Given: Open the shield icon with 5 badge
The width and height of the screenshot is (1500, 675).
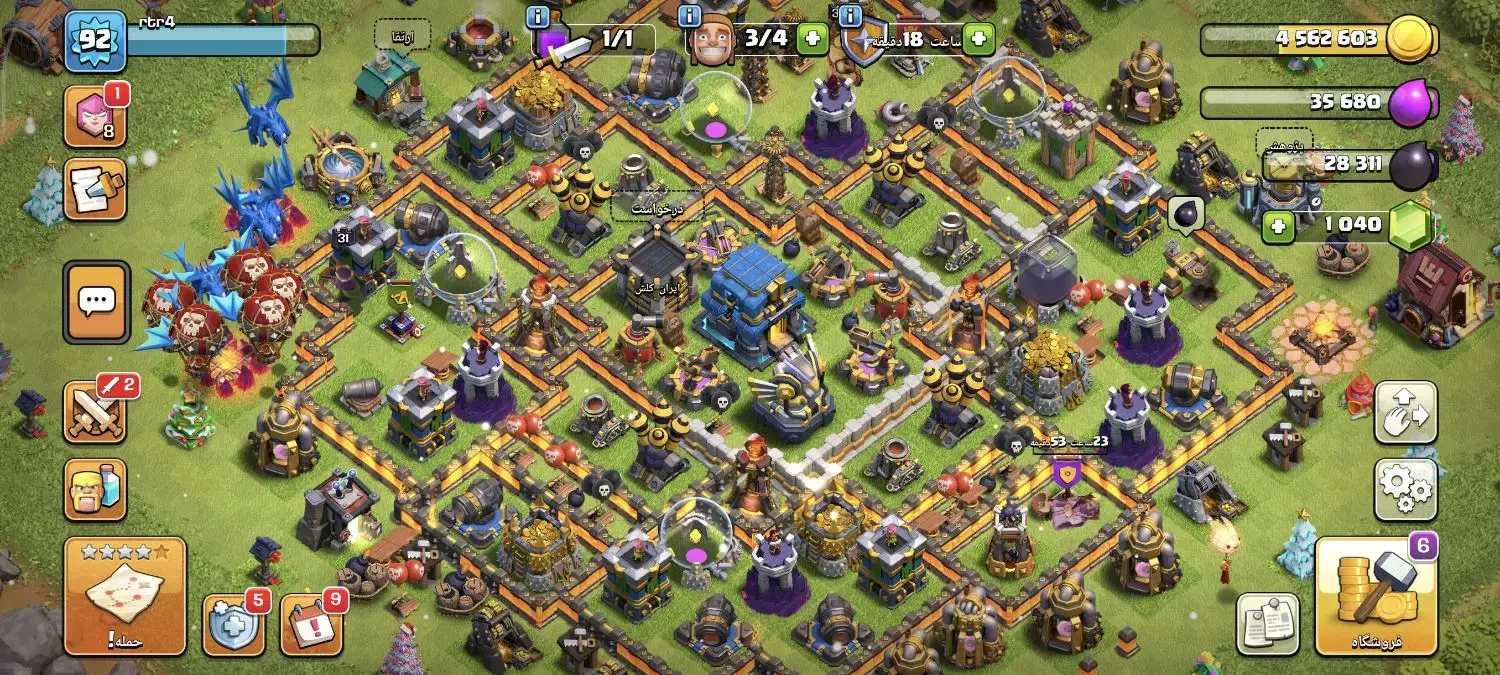Looking at the screenshot, I should [x=234, y=624].
